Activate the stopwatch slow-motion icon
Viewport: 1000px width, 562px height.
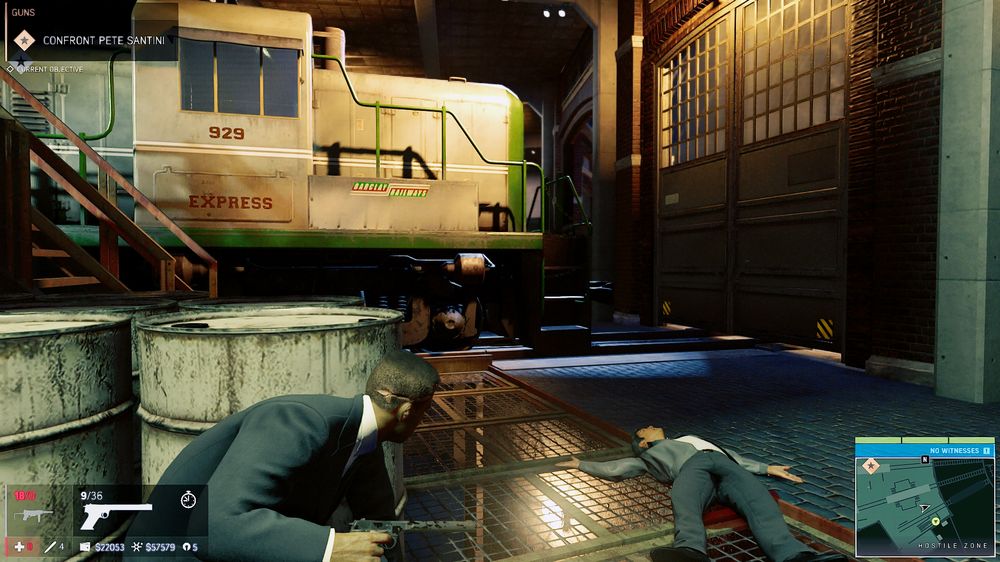point(187,497)
